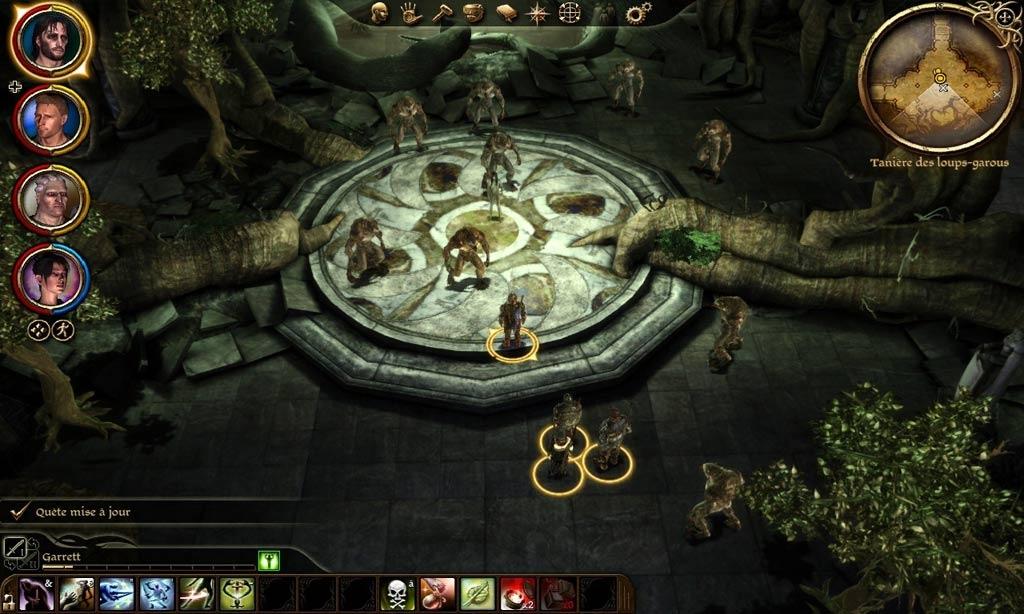The width and height of the screenshot is (1024, 614).
Task: Use the skull poison quickbar slot
Action: coord(397,594)
